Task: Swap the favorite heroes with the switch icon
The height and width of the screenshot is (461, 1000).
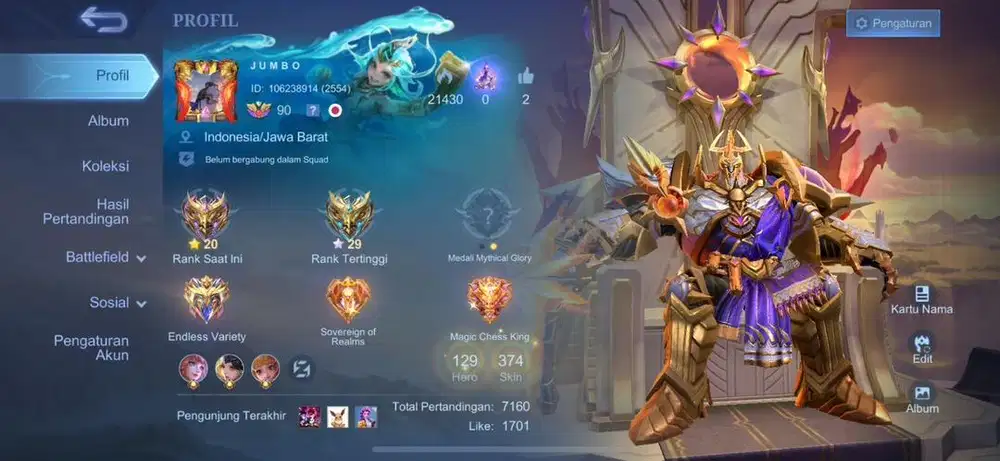Action: (303, 369)
